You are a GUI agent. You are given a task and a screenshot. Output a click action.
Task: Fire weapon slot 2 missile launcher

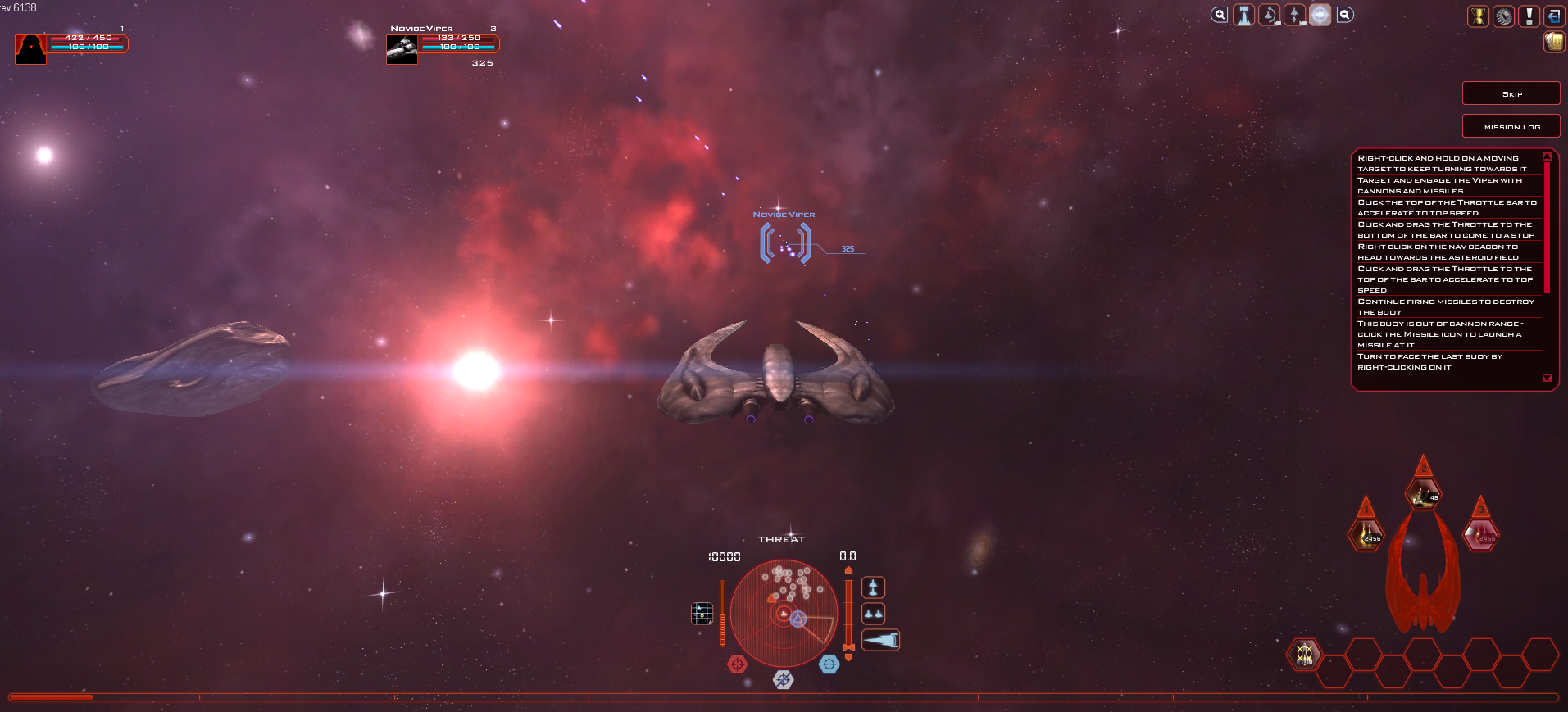(1423, 493)
